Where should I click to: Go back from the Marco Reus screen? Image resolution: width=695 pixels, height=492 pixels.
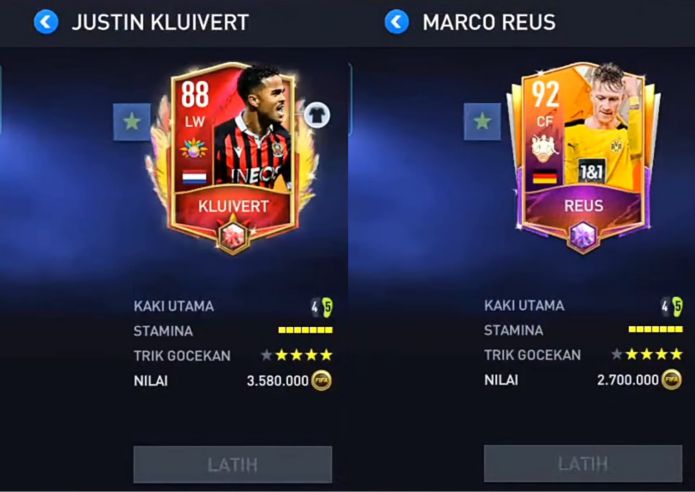[397, 21]
